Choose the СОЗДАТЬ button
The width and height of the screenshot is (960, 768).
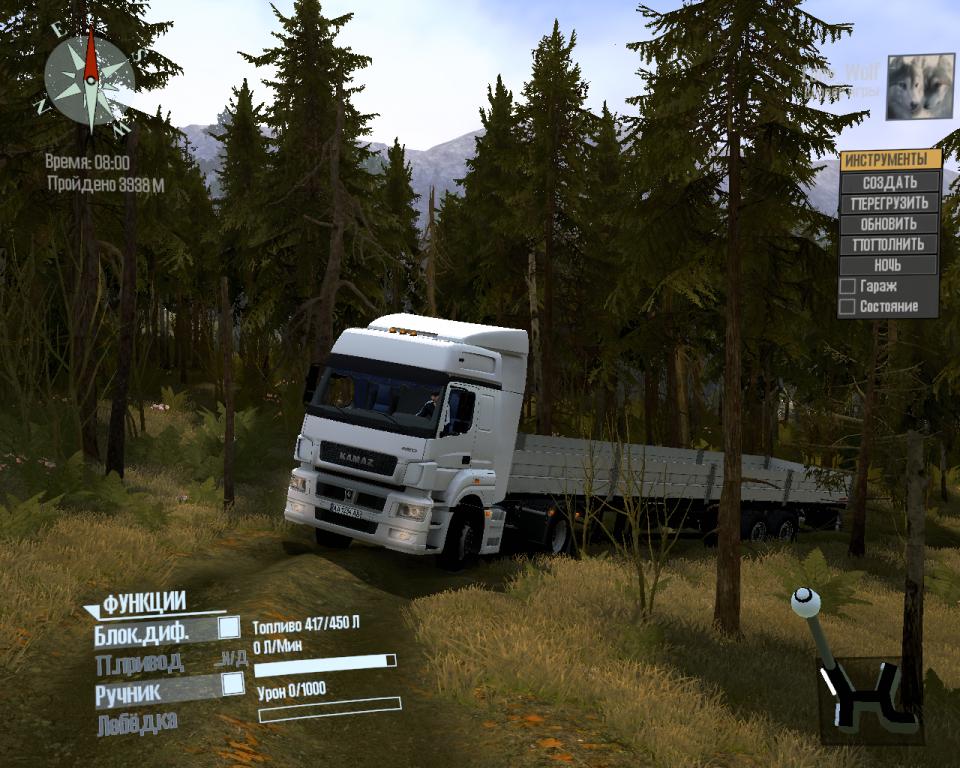[x=889, y=182]
